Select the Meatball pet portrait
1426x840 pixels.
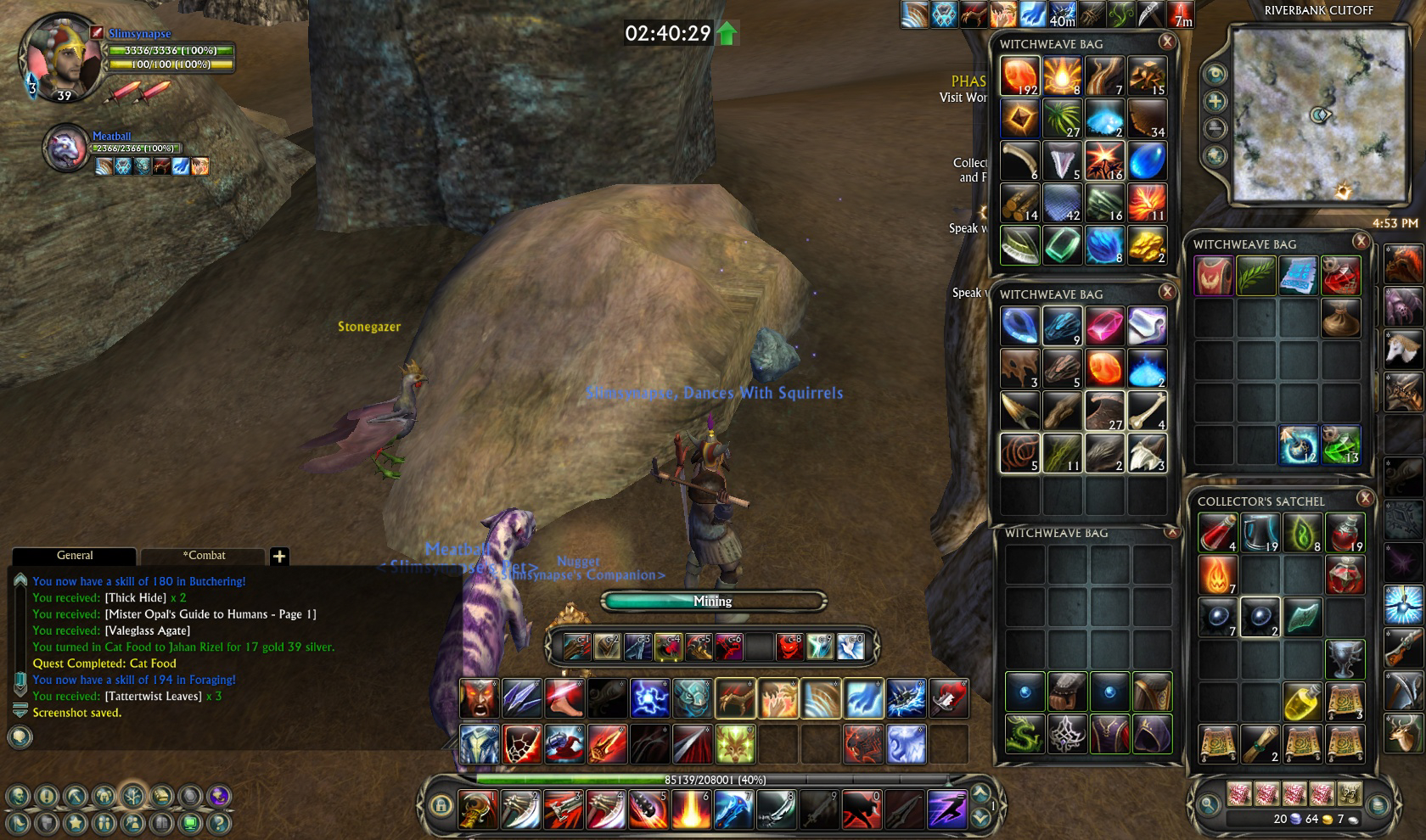pyautogui.click(x=66, y=149)
